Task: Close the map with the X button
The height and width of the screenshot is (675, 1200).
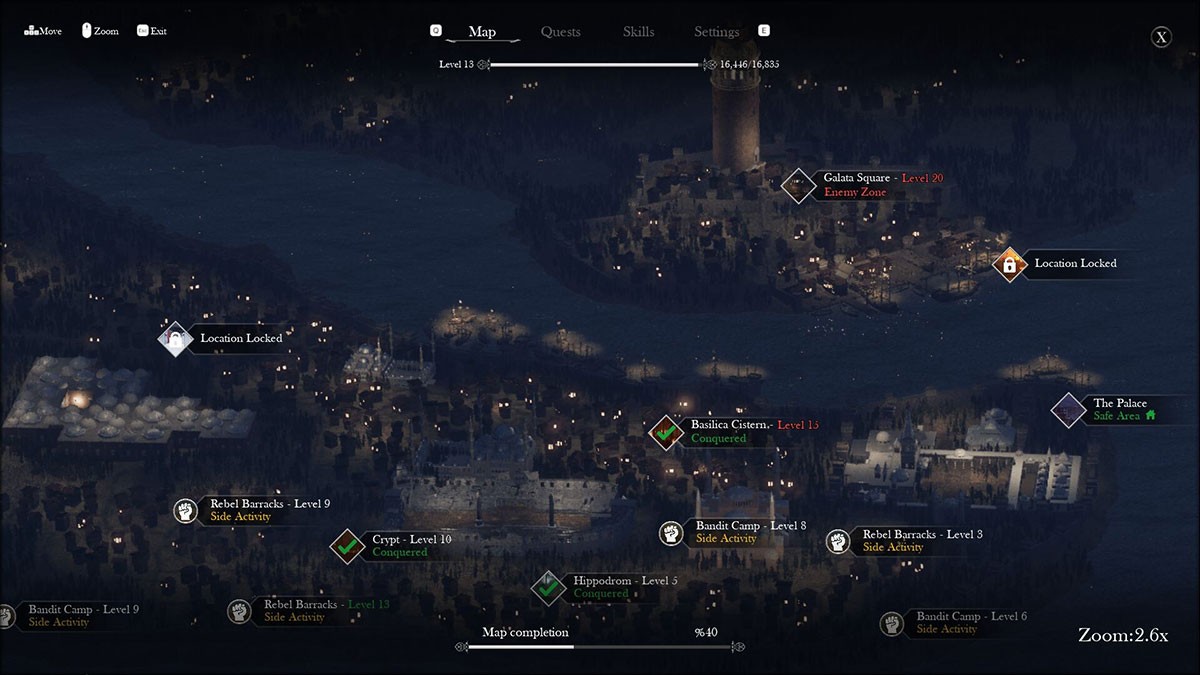Action: tap(1161, 38)
